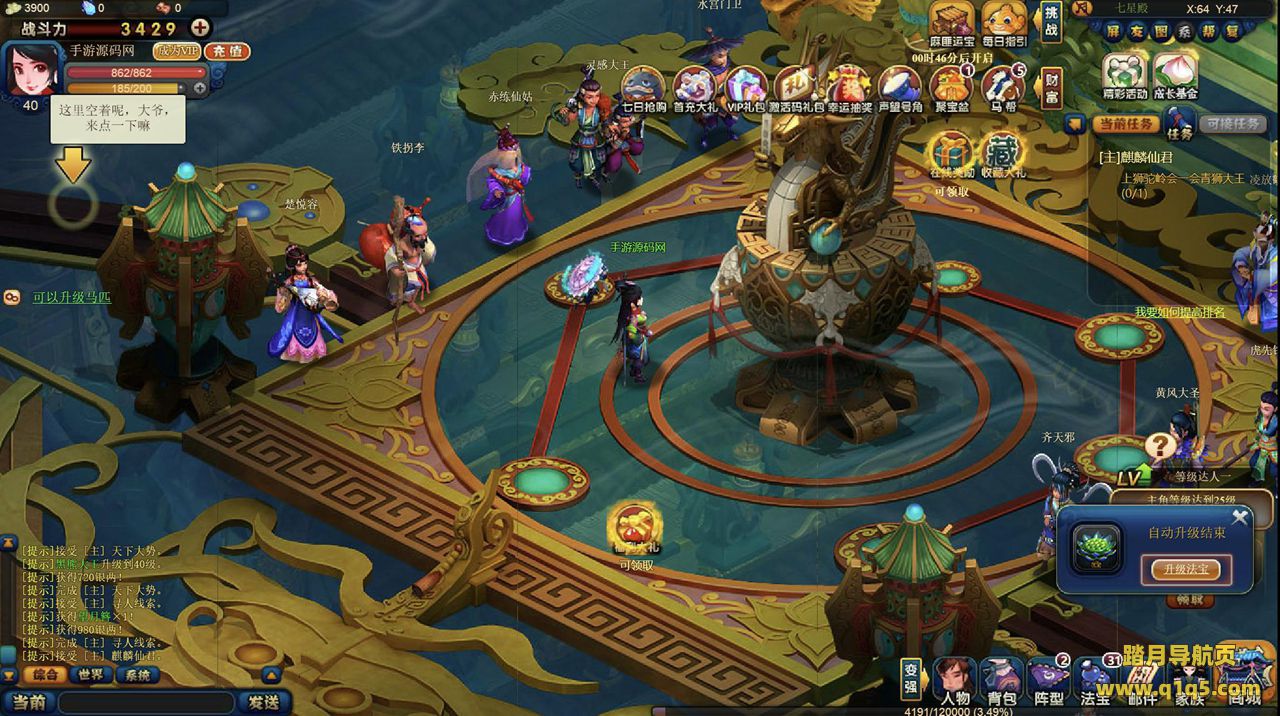Close the 自动升级结束 popup

click(x=1240, y=517)
